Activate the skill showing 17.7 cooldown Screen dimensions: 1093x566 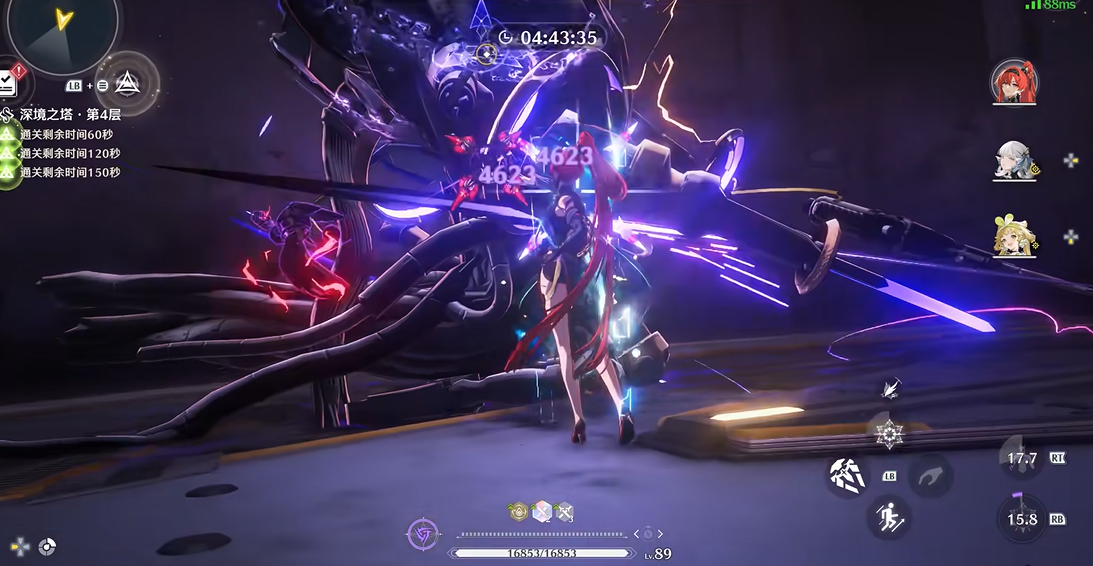coord(1022,459)
